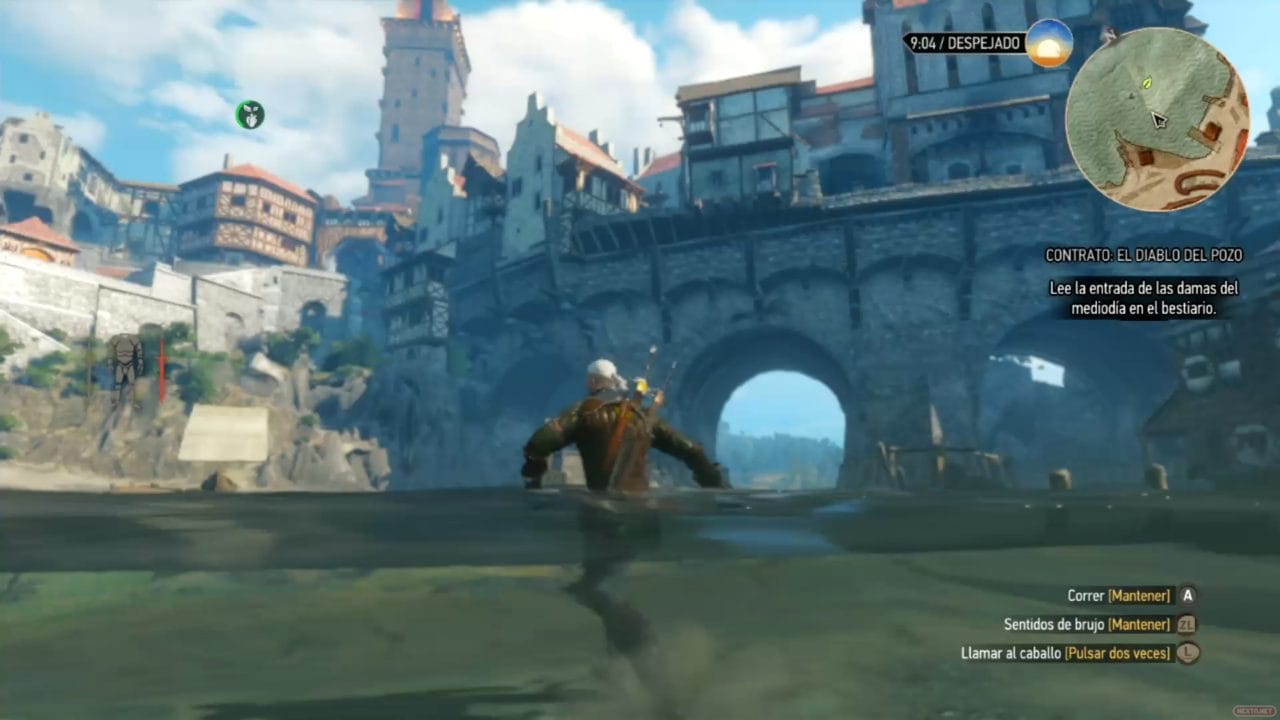Select the sun weather icon near the clock

tap(1048, 43)
